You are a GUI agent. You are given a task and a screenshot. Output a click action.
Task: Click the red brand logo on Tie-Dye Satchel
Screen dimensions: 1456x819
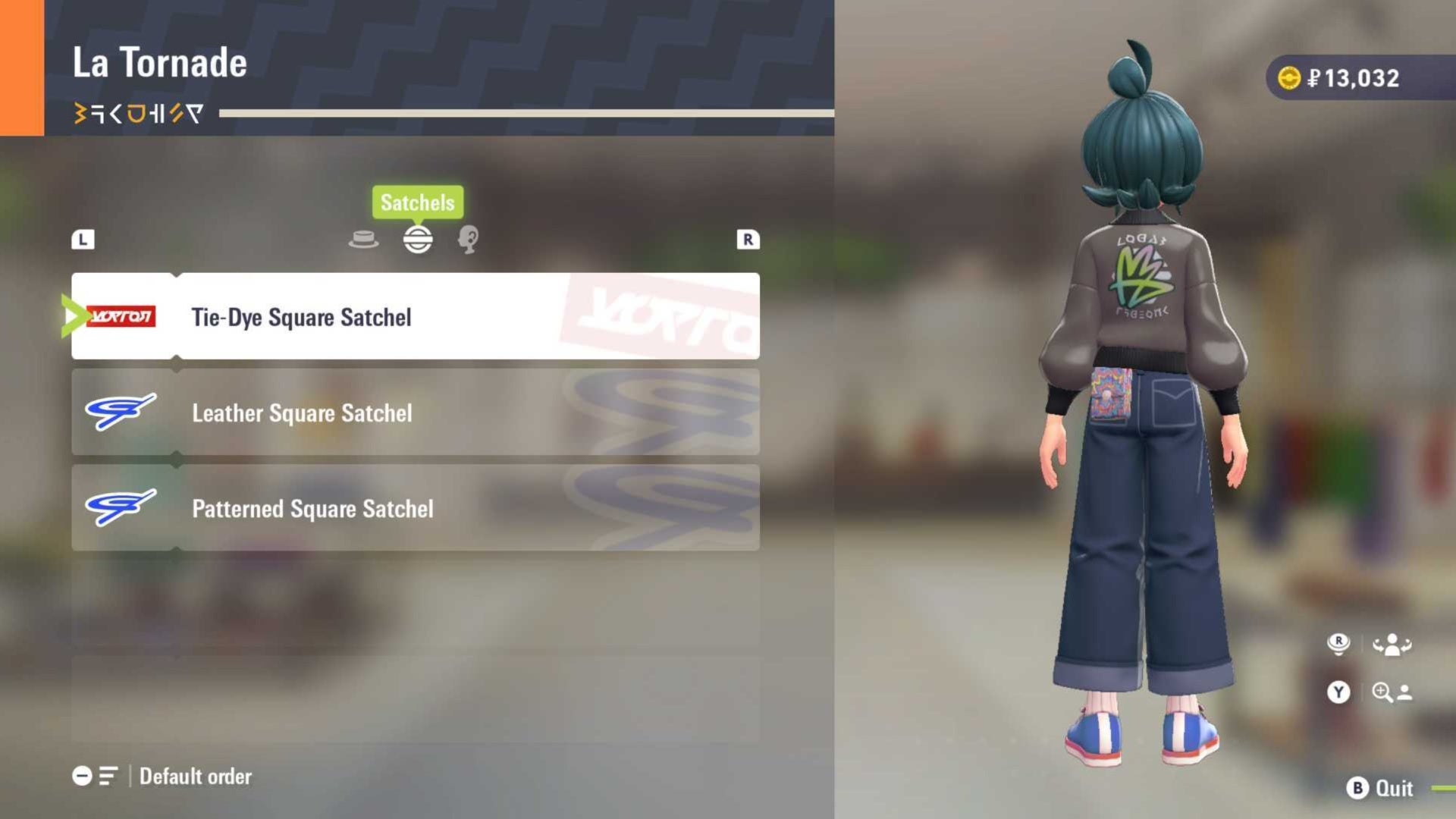coord(123,316)
